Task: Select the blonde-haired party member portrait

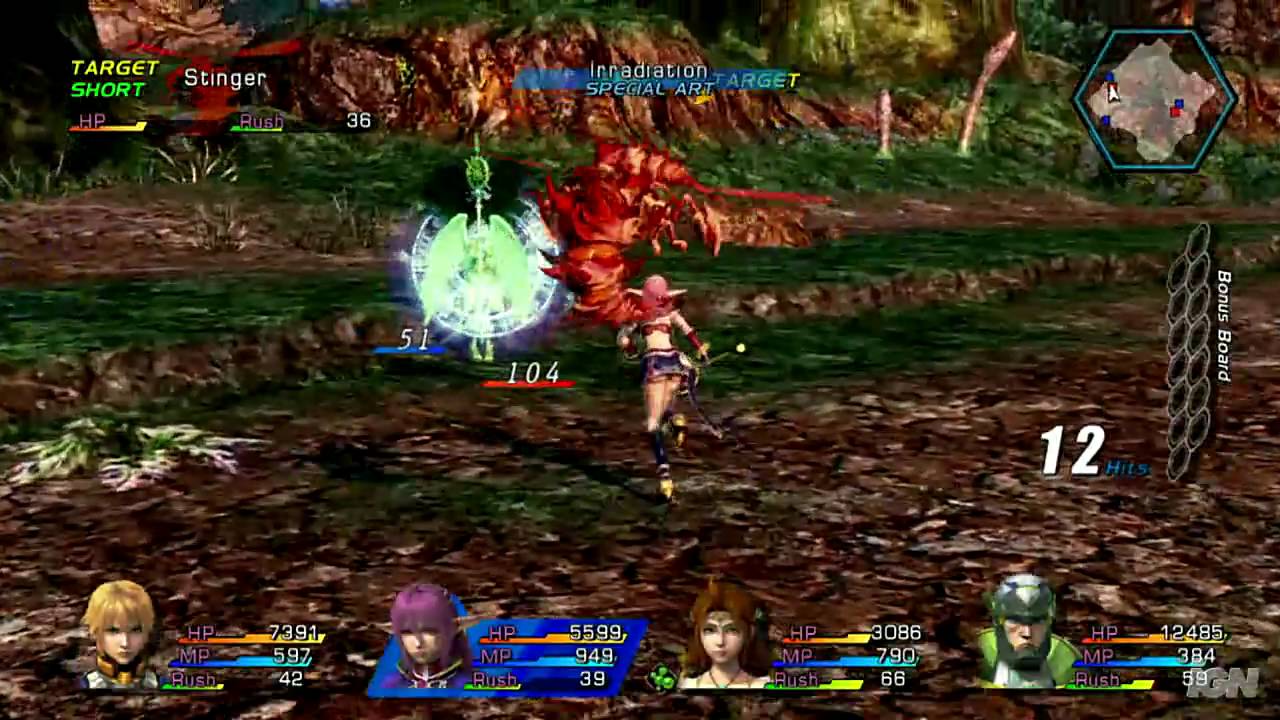Action: tap(121, 634)
